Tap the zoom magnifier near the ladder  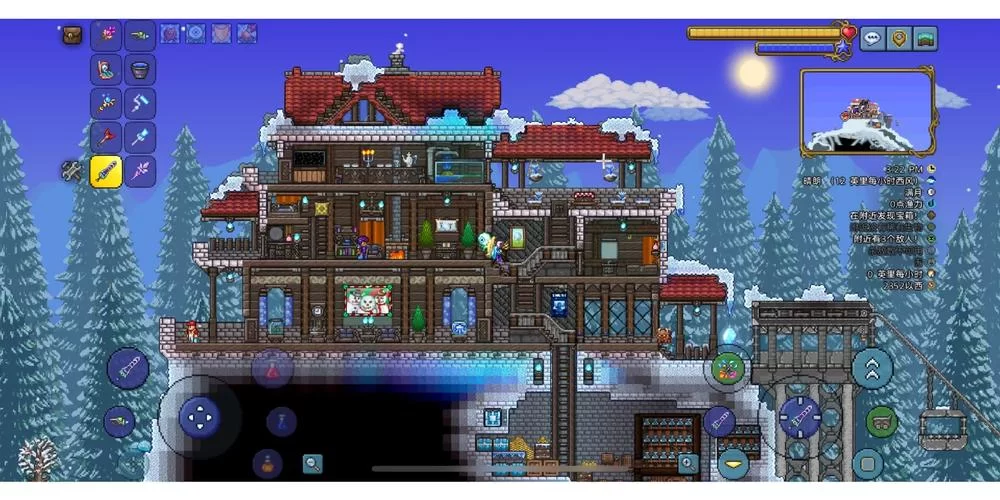(687, 463)
